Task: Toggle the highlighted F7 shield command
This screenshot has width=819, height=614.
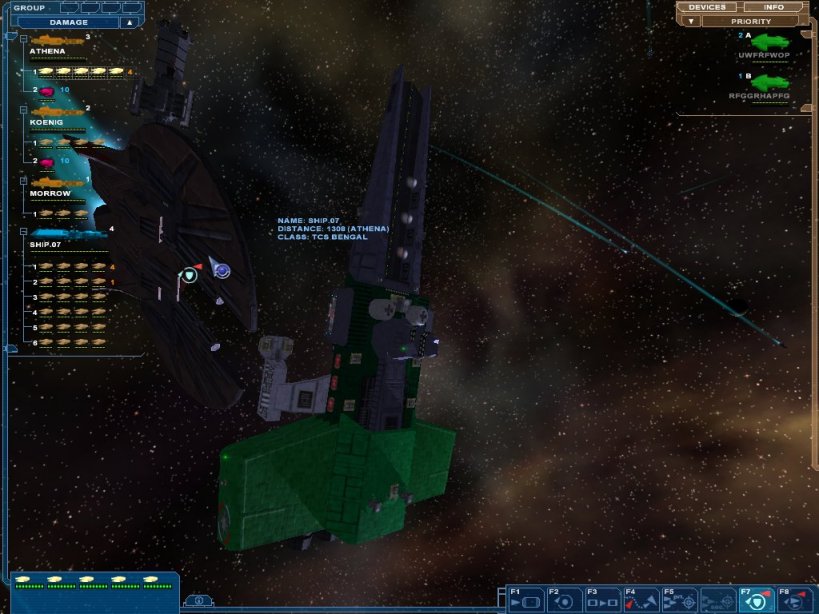Action: (756, 600)
